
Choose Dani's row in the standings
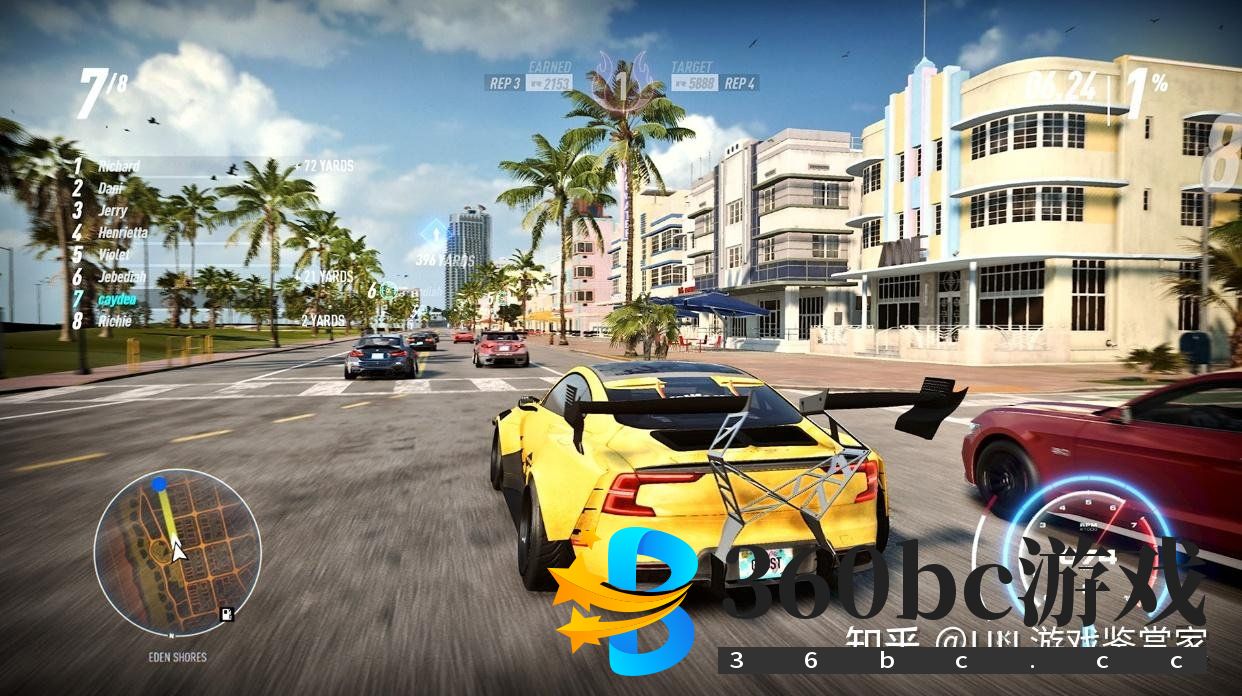click(110, 188)
